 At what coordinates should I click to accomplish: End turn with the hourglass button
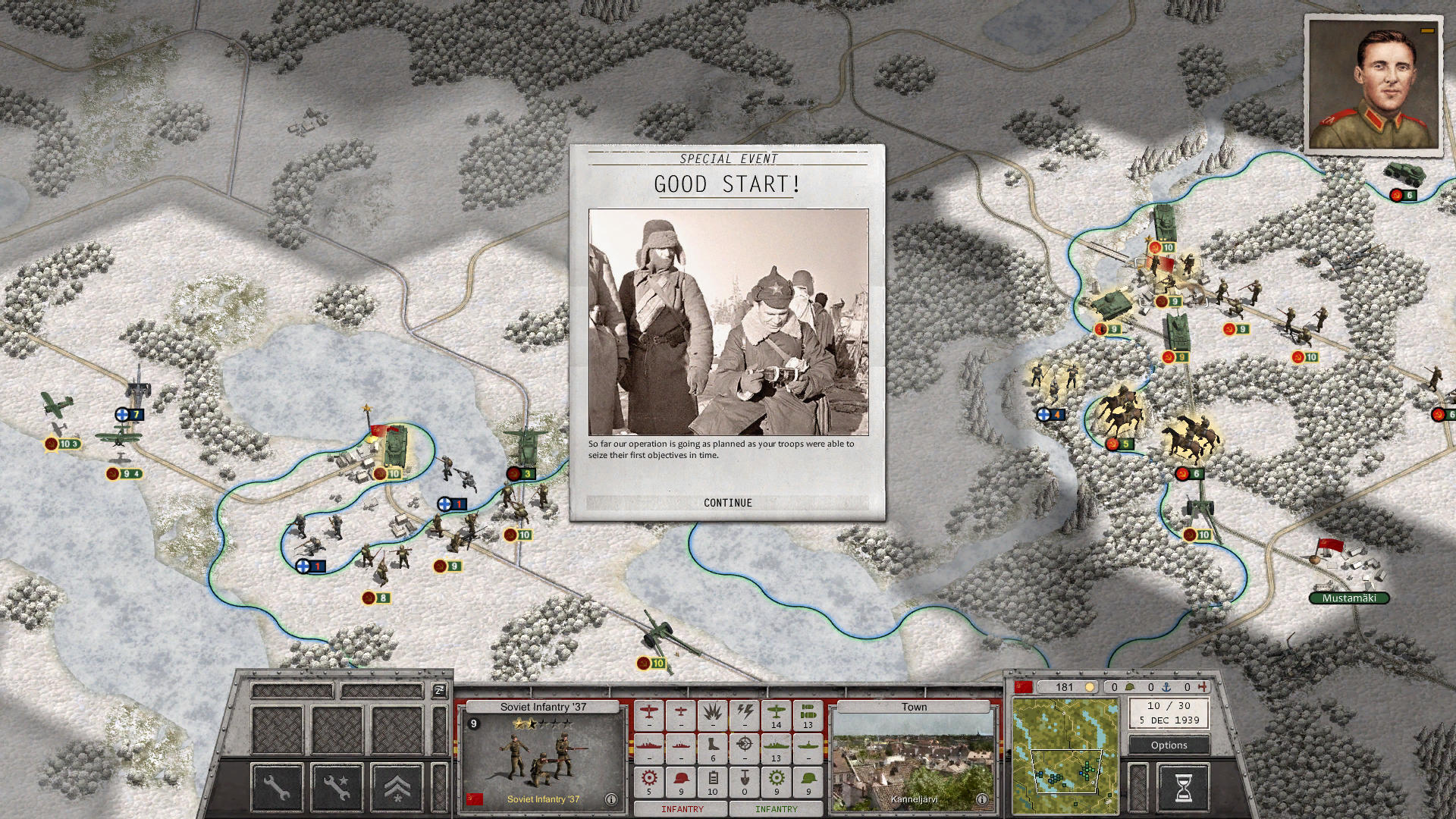[1182, 787]
